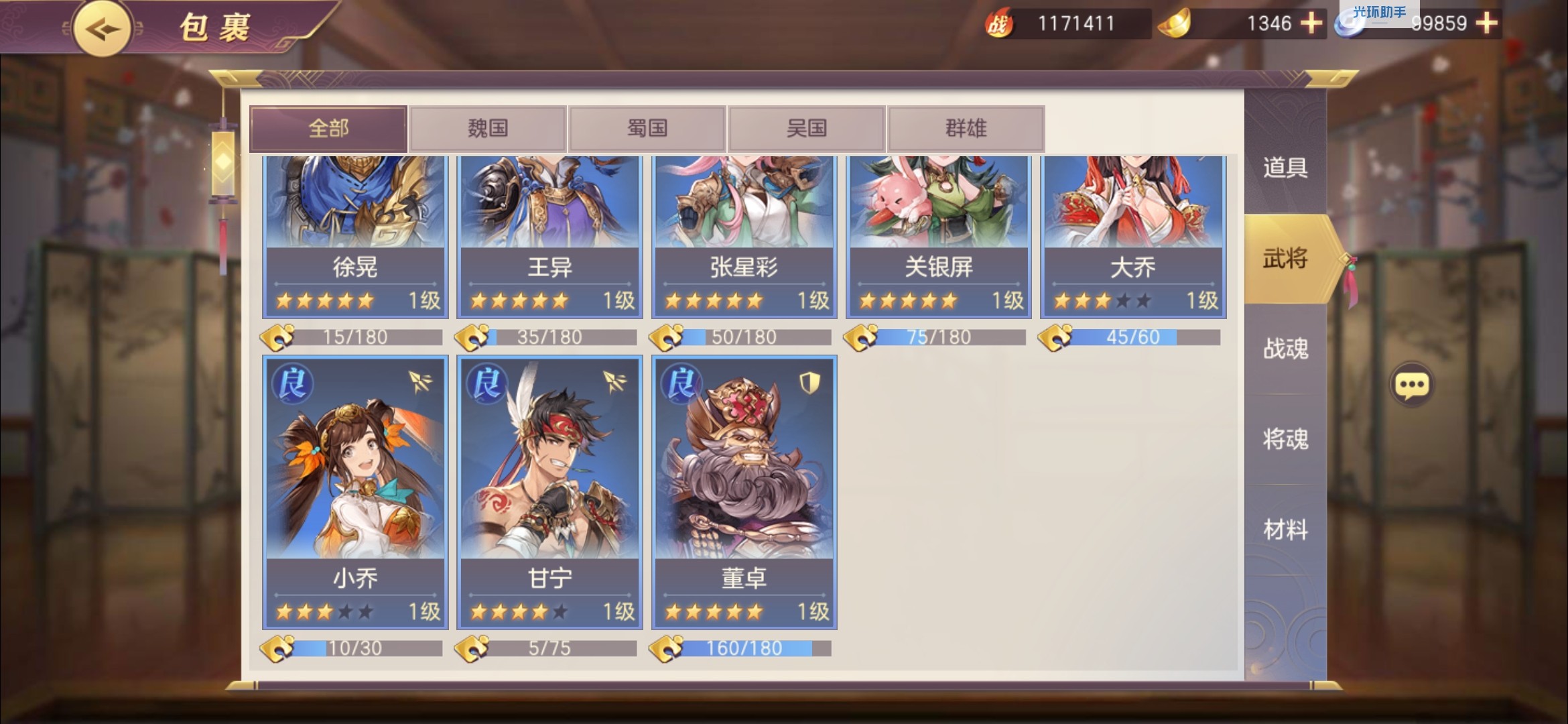View the 将魂 category
This screenshot has height=724, width=1568.
coord(1285,439)
